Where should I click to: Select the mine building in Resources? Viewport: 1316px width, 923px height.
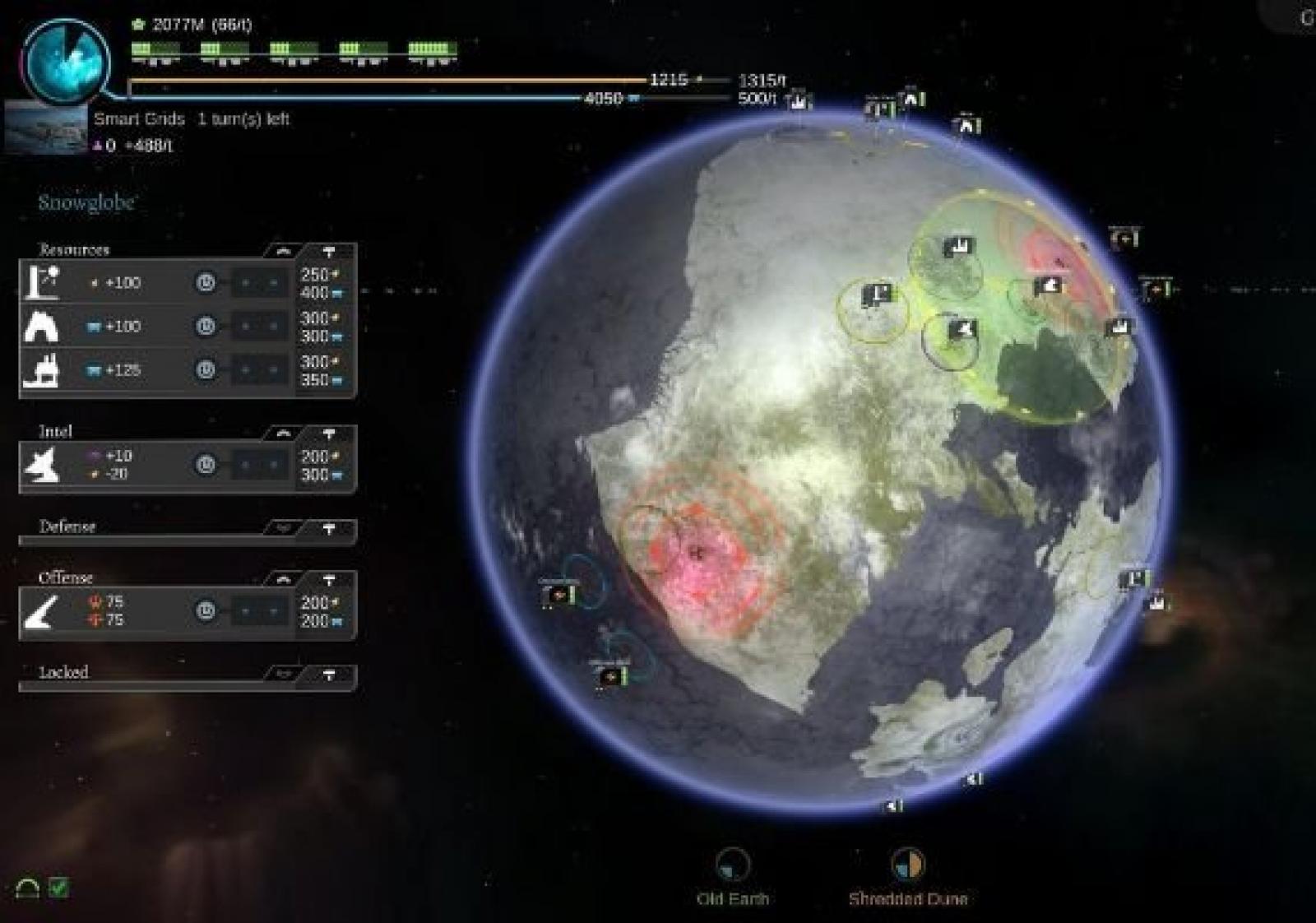pyautogui.click(x=42, y=327)
